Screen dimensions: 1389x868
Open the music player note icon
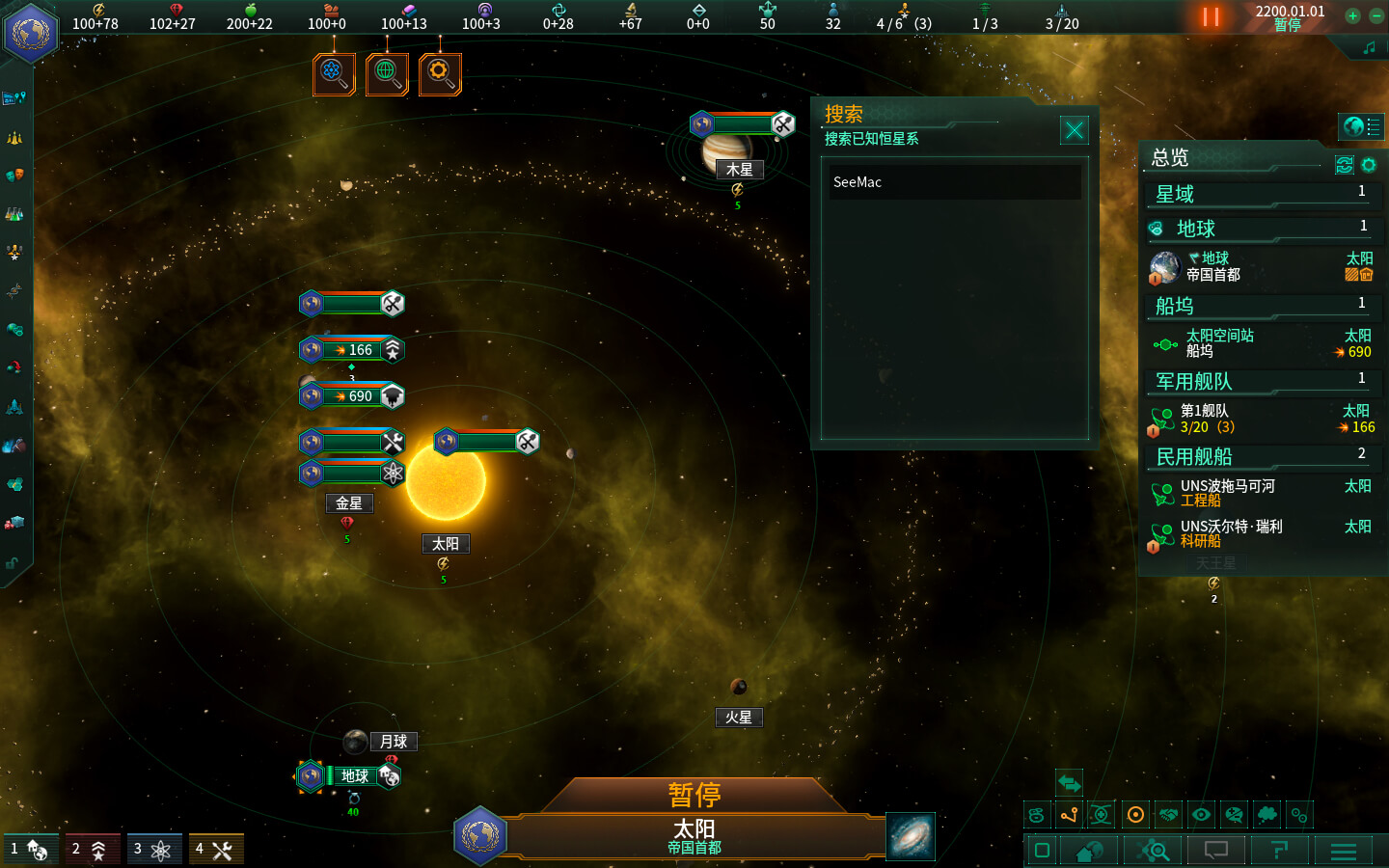click(1369, 47)
